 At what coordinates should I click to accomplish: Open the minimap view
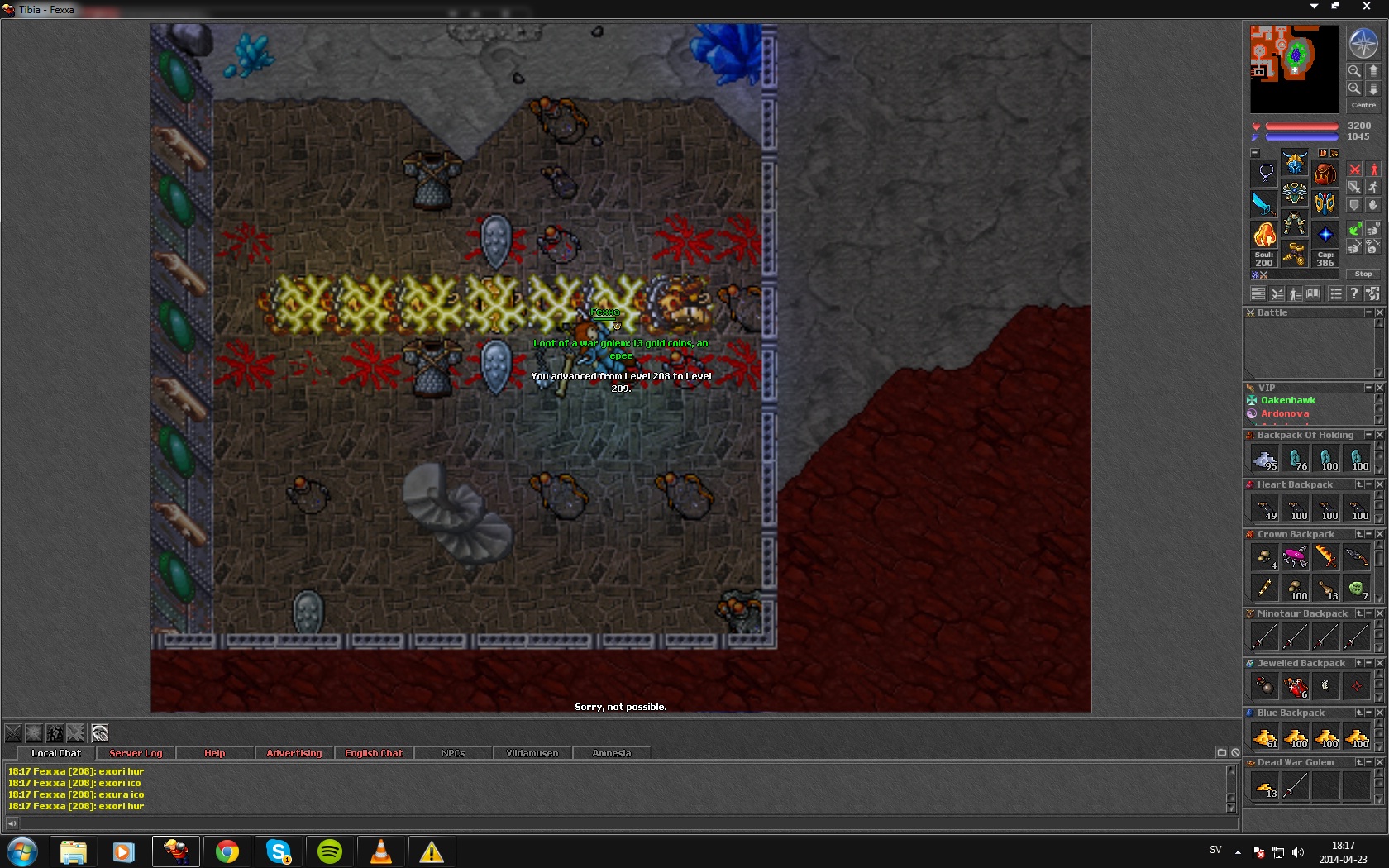click(1293, 69)
